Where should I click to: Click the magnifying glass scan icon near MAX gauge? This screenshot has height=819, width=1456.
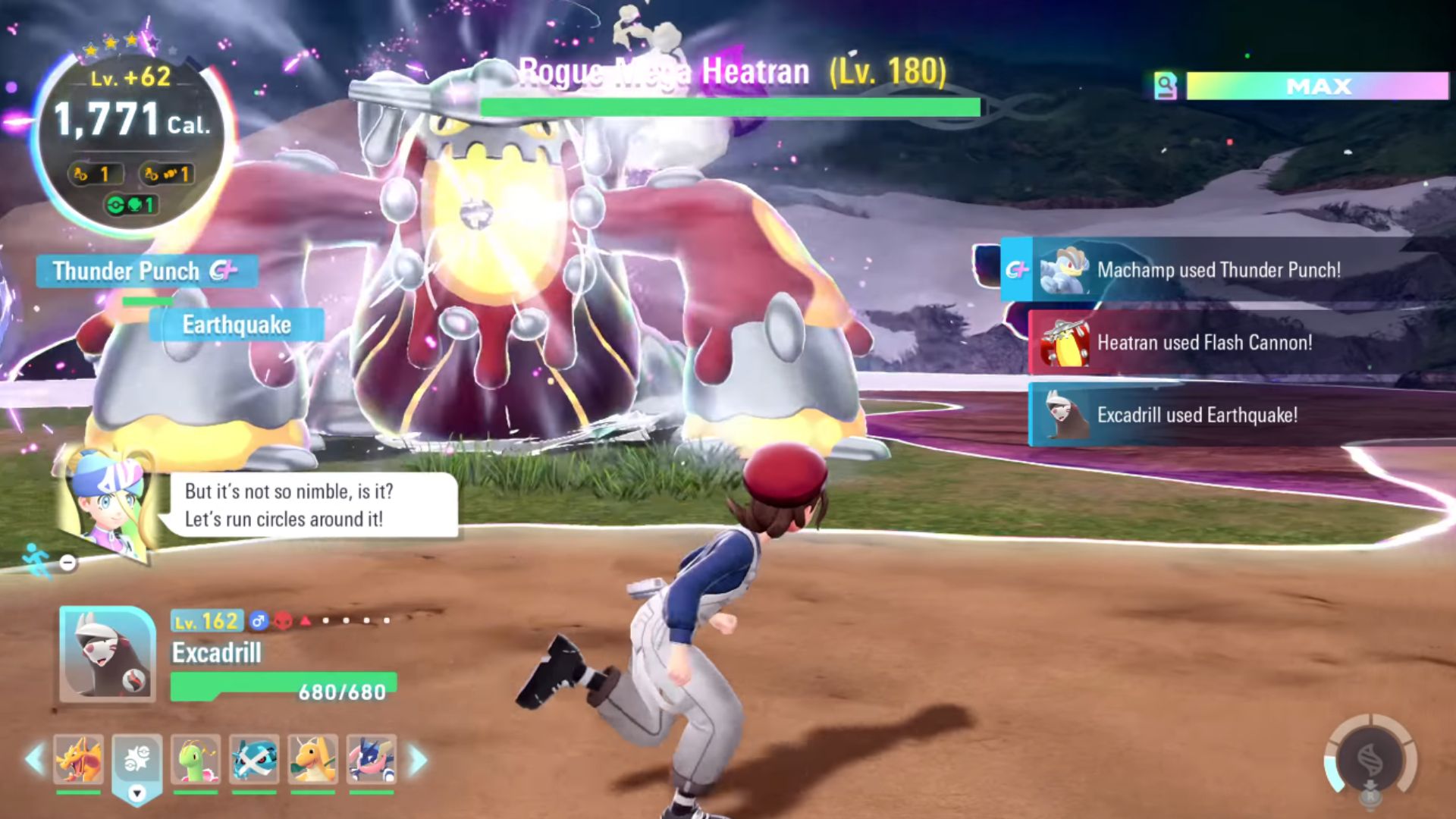tap(1166, 86)
